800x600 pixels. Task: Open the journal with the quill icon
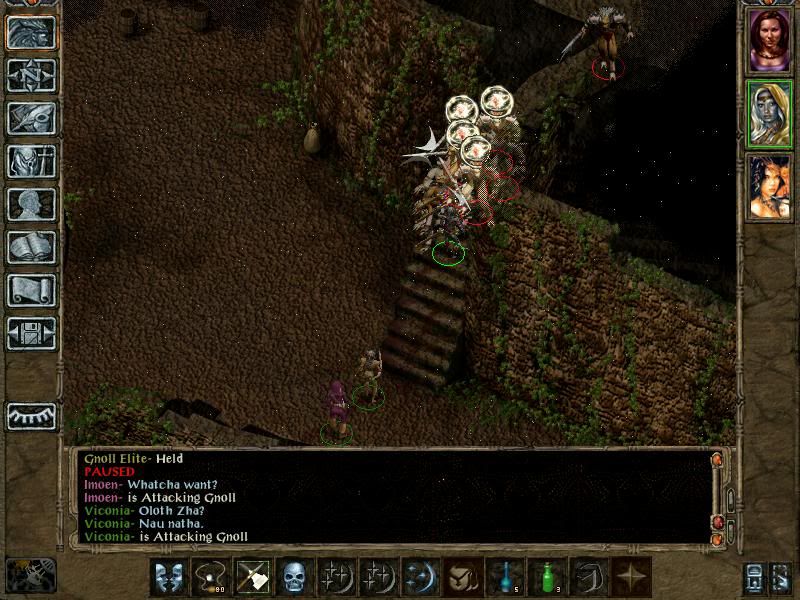pos(31,118)
